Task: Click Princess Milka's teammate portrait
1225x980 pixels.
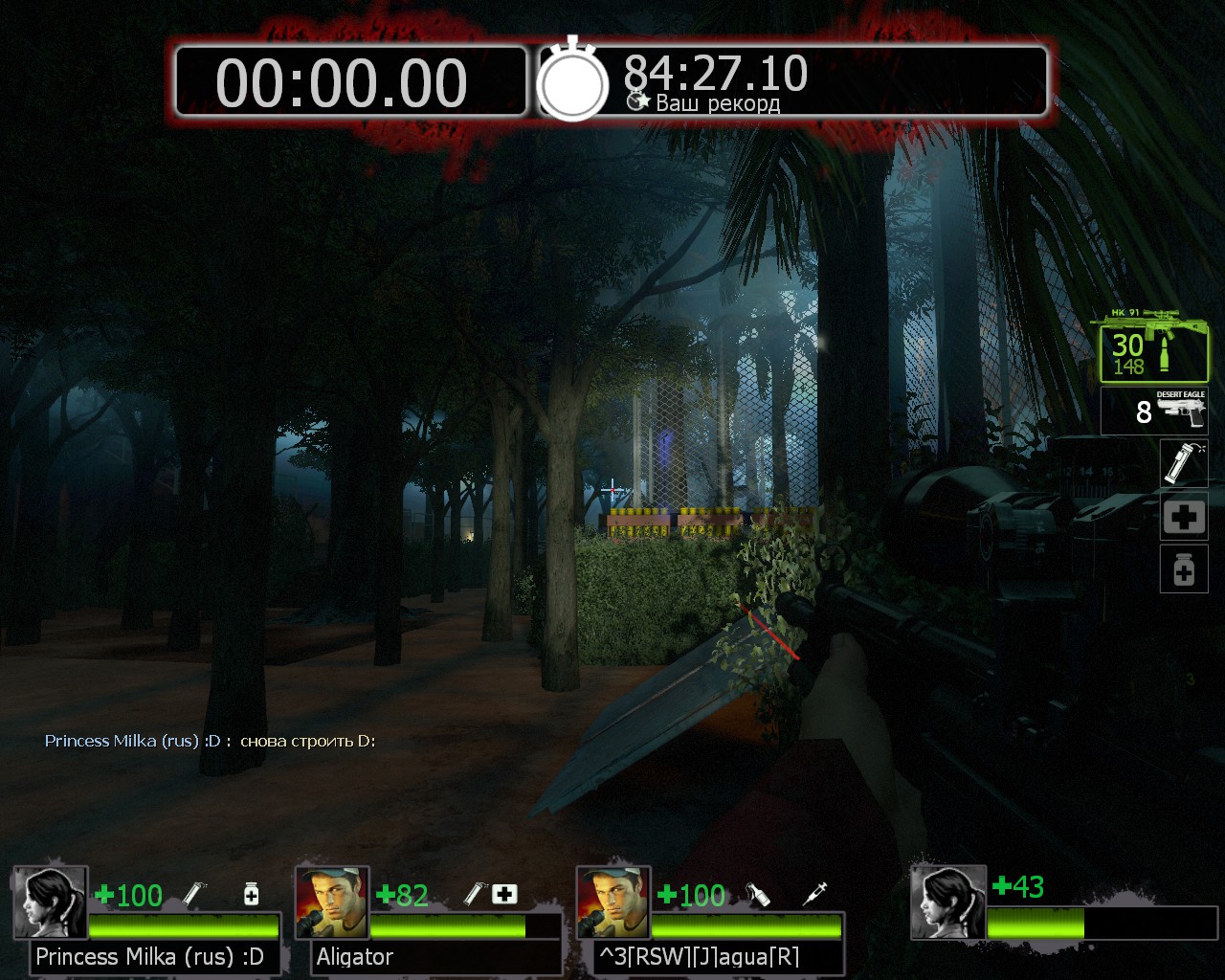Action: click(51, 902)
